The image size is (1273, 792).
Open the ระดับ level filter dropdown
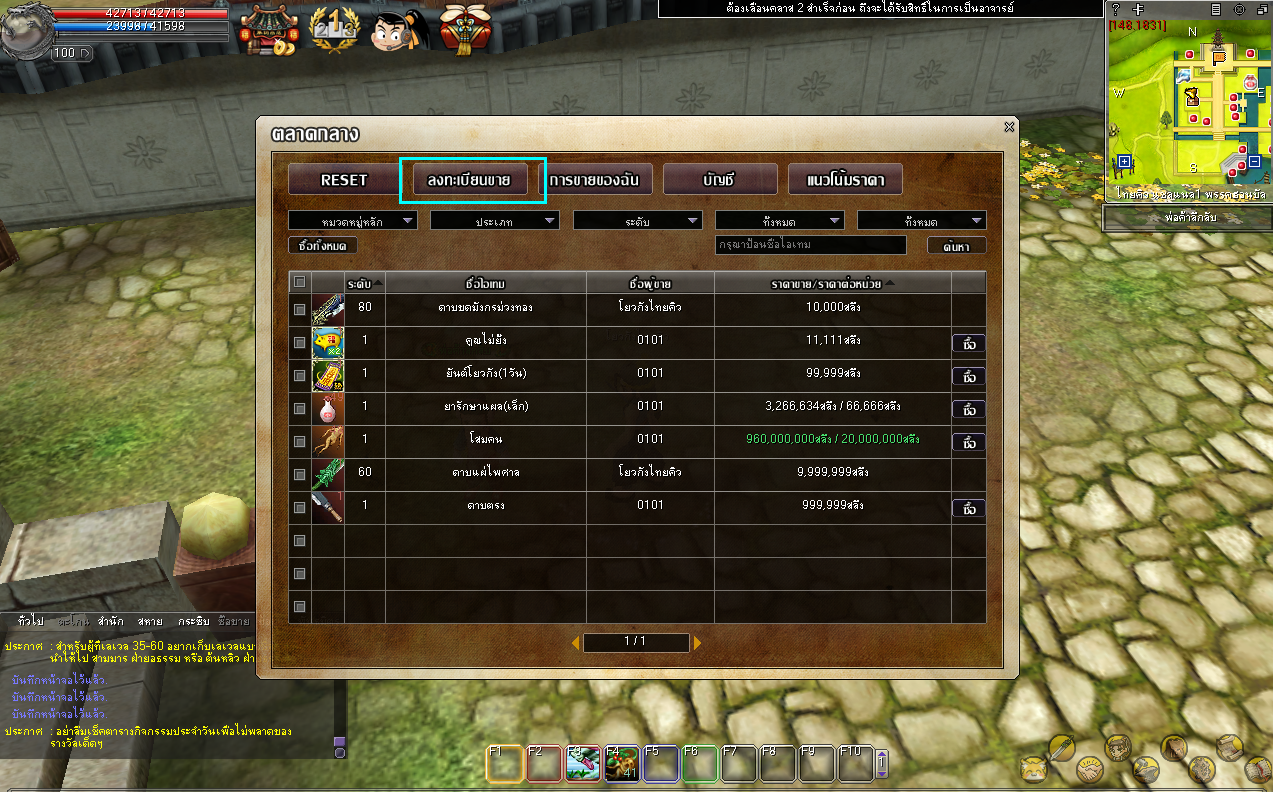pyautogui.click(x=637, y=221)
